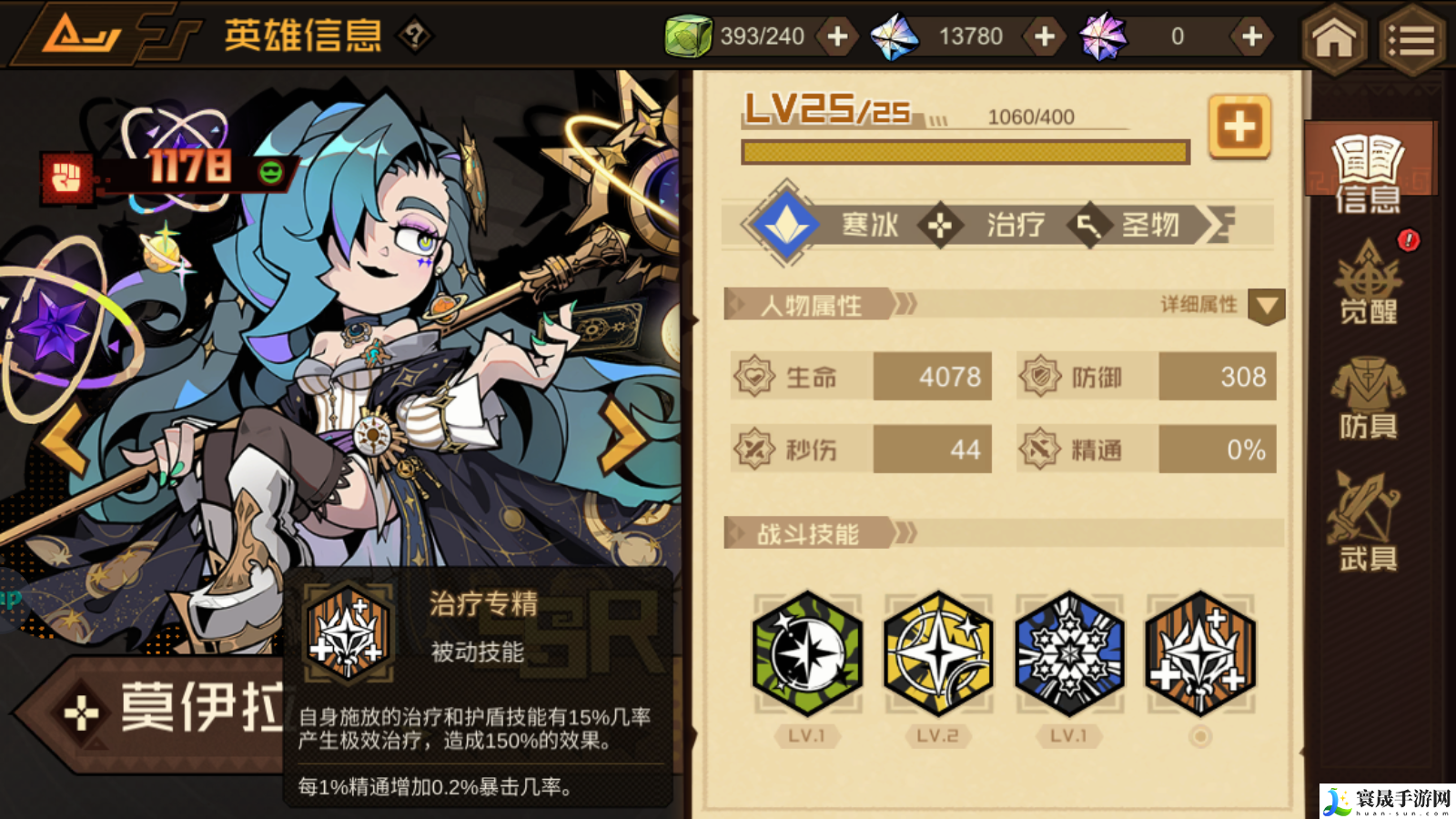Open the home screen via house icon
Image resolution: width=1456 pixels, height=819 pixels.
click(x=1333, y=38)
